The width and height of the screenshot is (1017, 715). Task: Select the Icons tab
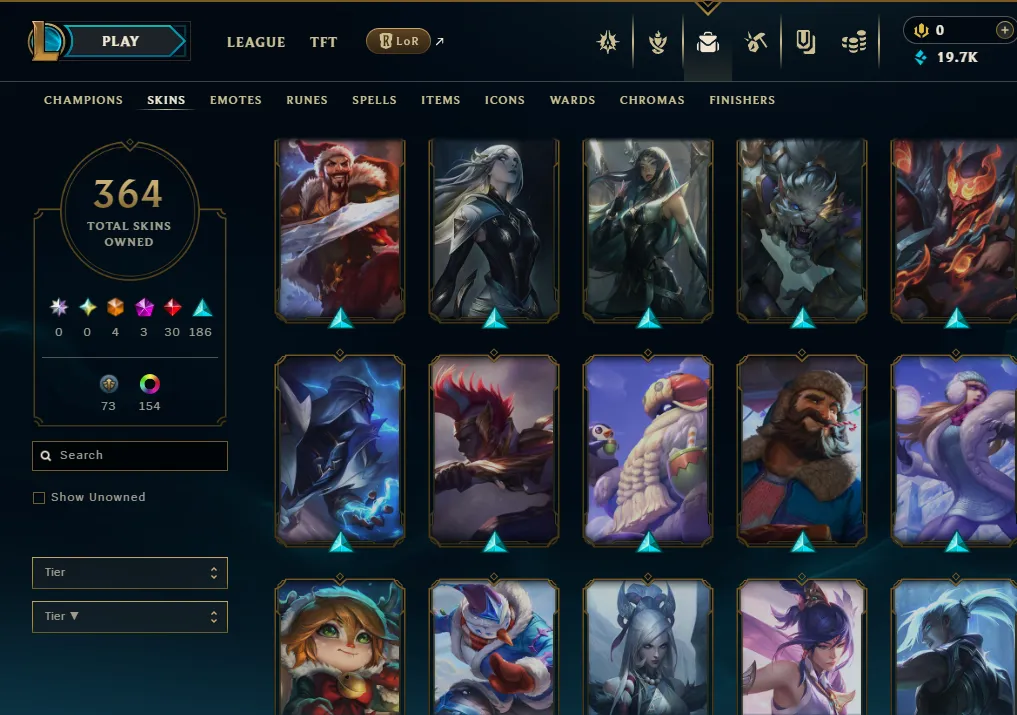coord(505,100)
